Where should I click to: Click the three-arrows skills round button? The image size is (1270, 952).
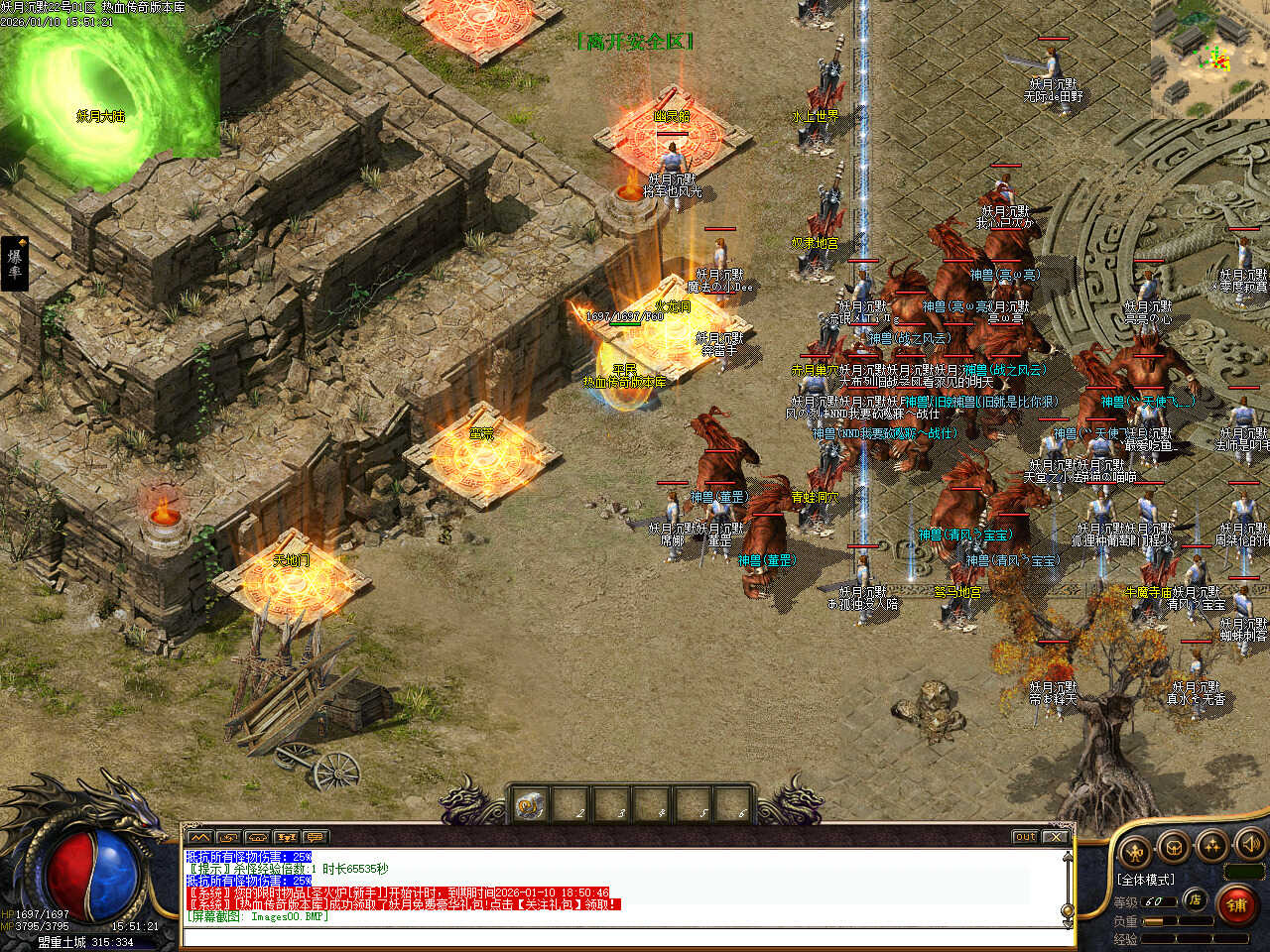(x=1212, y=846)
